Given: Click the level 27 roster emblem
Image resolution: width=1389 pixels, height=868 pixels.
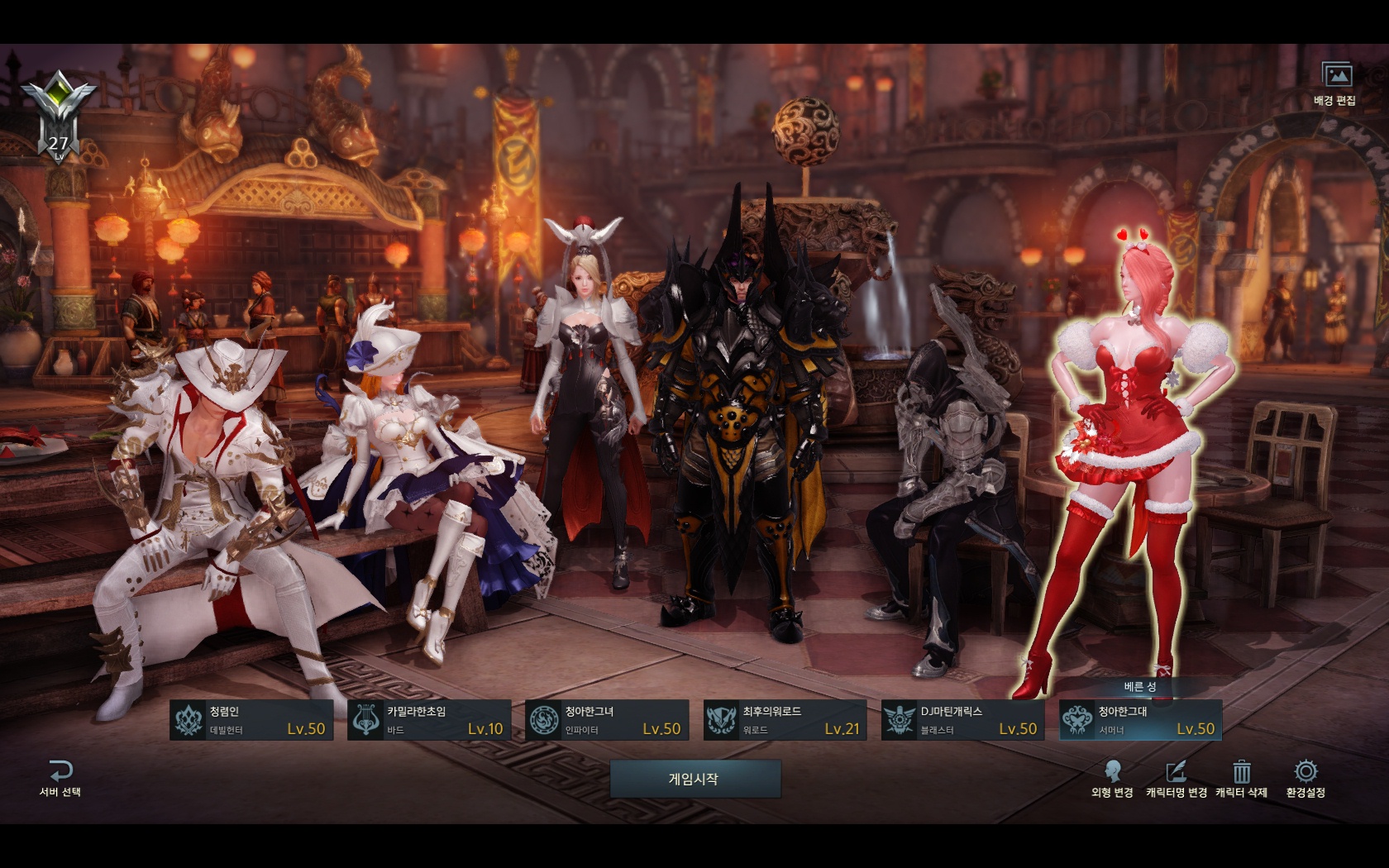Looking at the screenshot, I should pos(59,117).
